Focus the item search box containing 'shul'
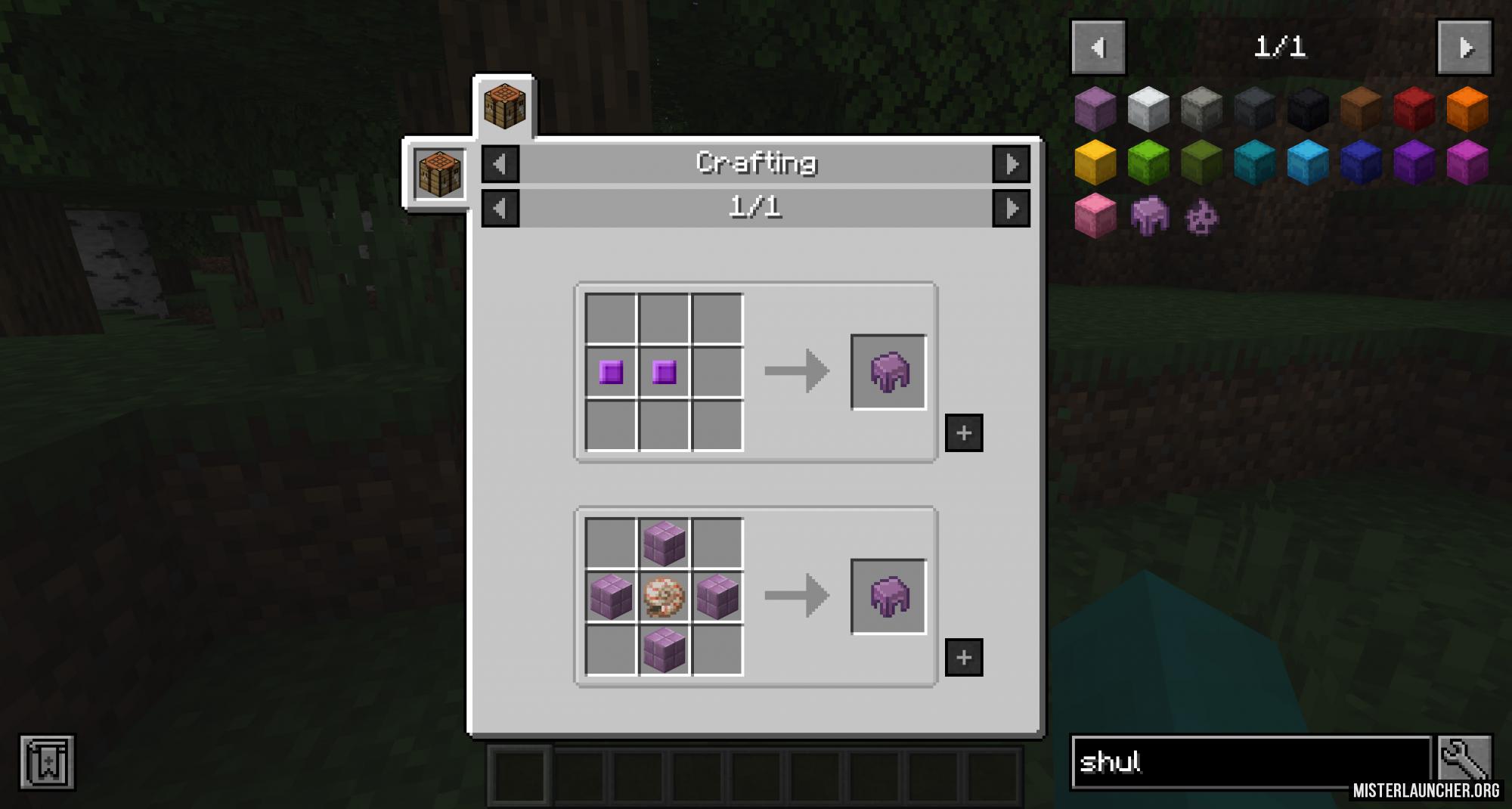 pyautogui.click(x=1251, y=762)
